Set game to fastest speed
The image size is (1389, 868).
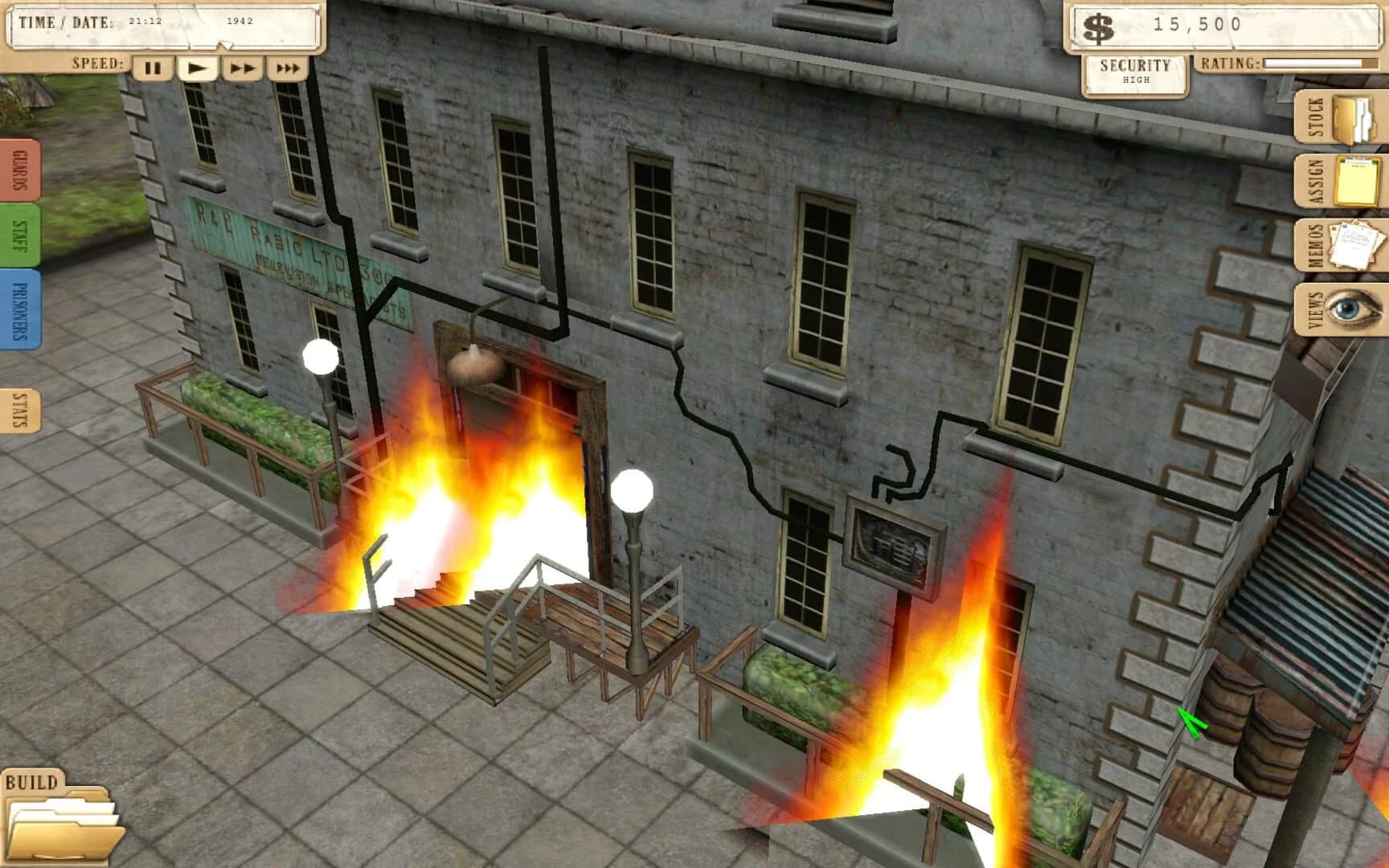(x=286, y=68)
